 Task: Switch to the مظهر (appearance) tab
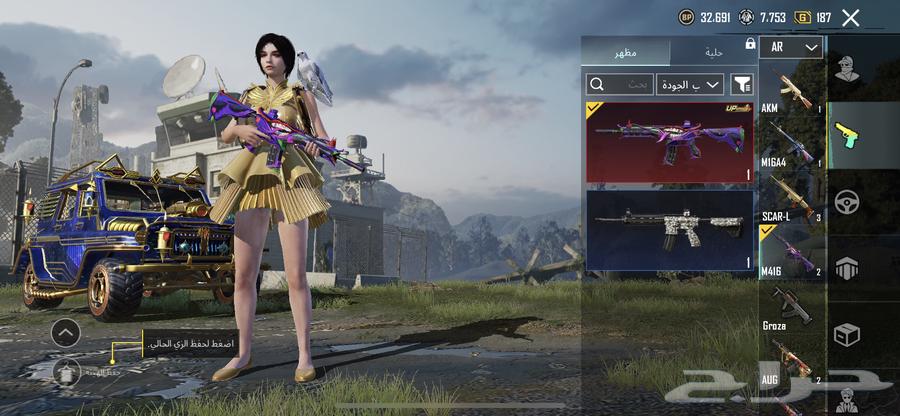tap(627, 51)
